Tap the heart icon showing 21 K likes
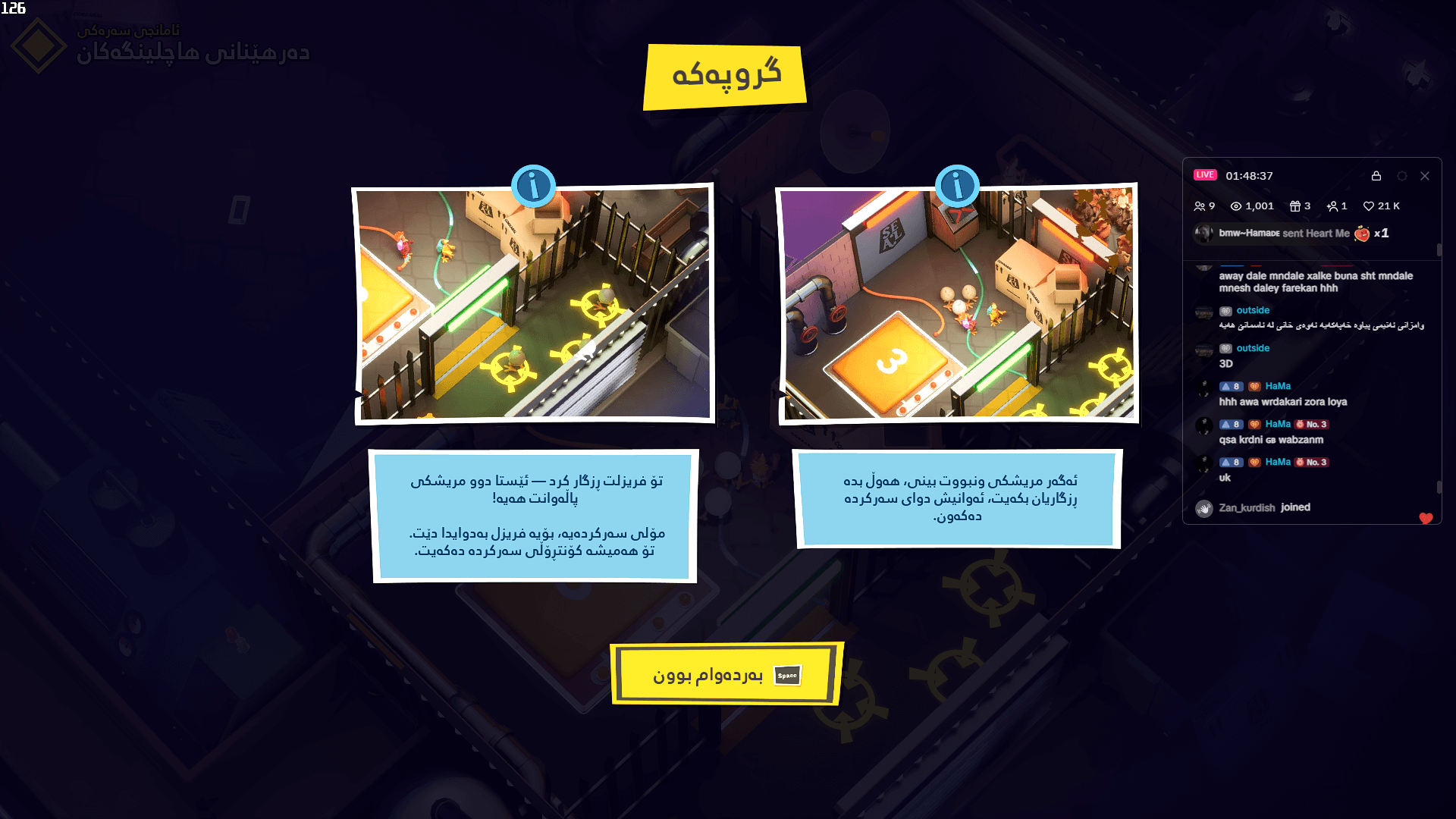Viewport: 1456px width, 819px height. 1369,206
